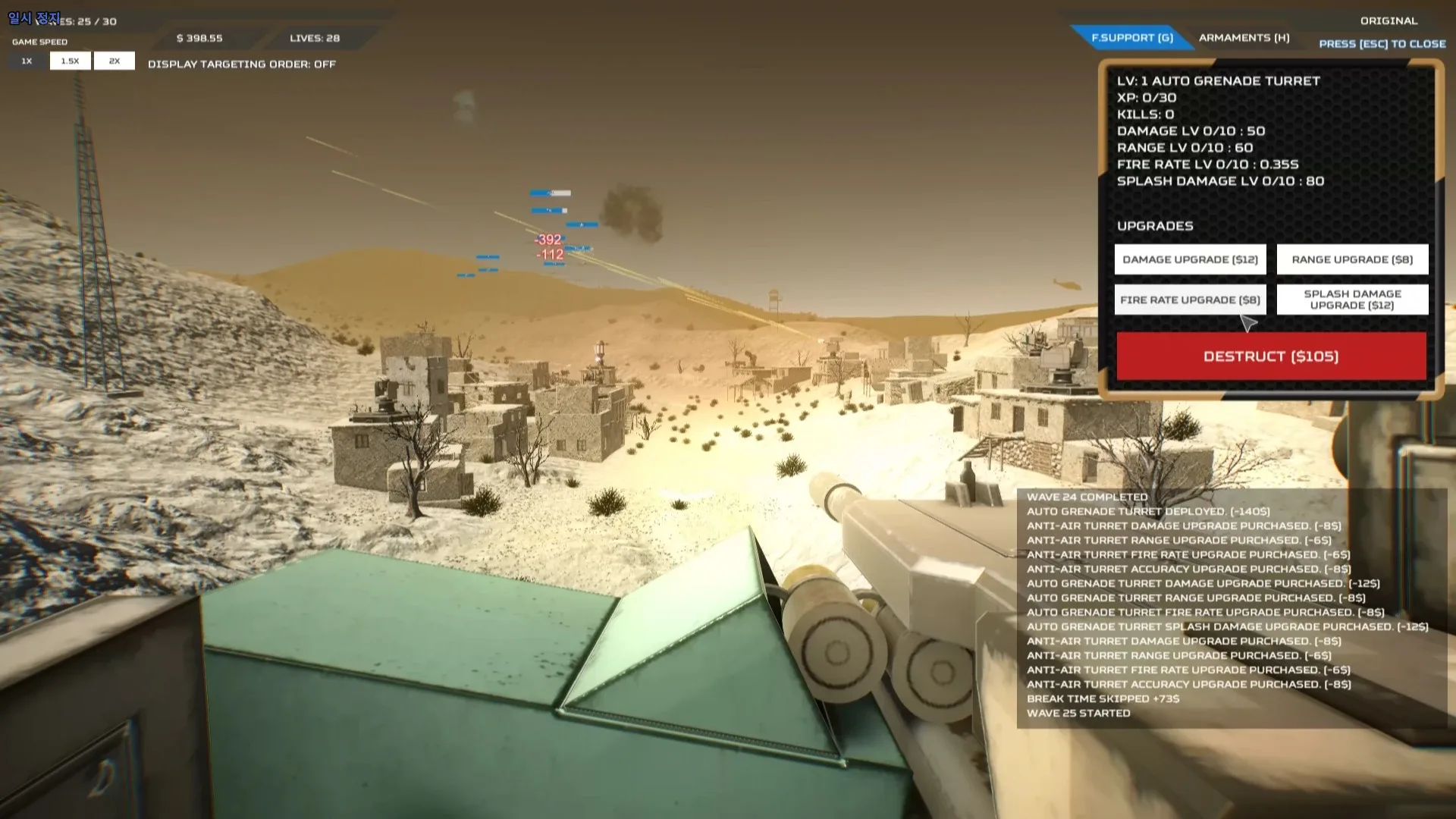This screenshot has width=1456, height=819.
Task: Select the F.SUPPORT (G) tab
Action: pos(1131,36)
